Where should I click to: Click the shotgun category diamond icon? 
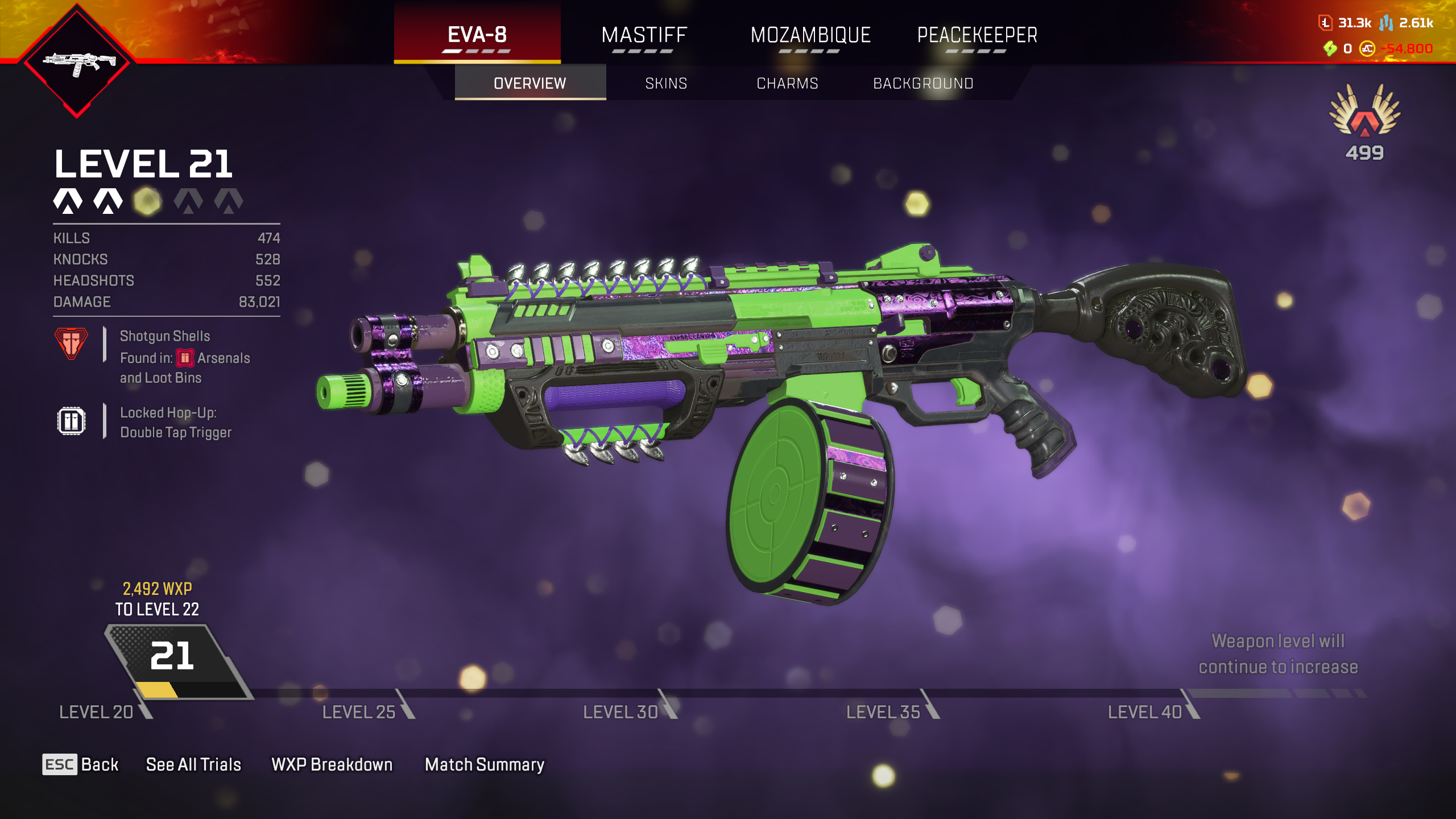pos(77,61)
